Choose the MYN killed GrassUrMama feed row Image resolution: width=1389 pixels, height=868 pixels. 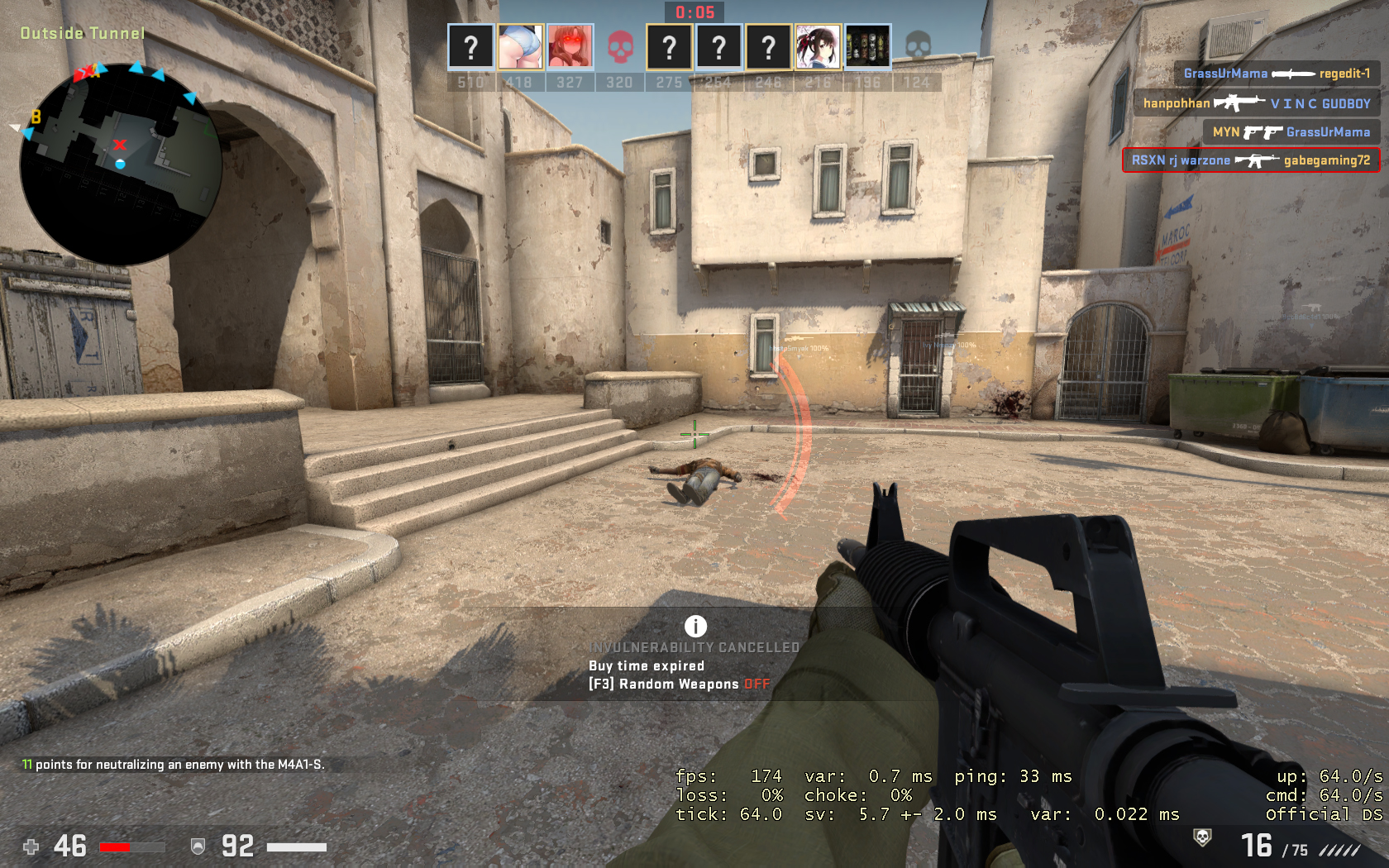[1291, 132]
